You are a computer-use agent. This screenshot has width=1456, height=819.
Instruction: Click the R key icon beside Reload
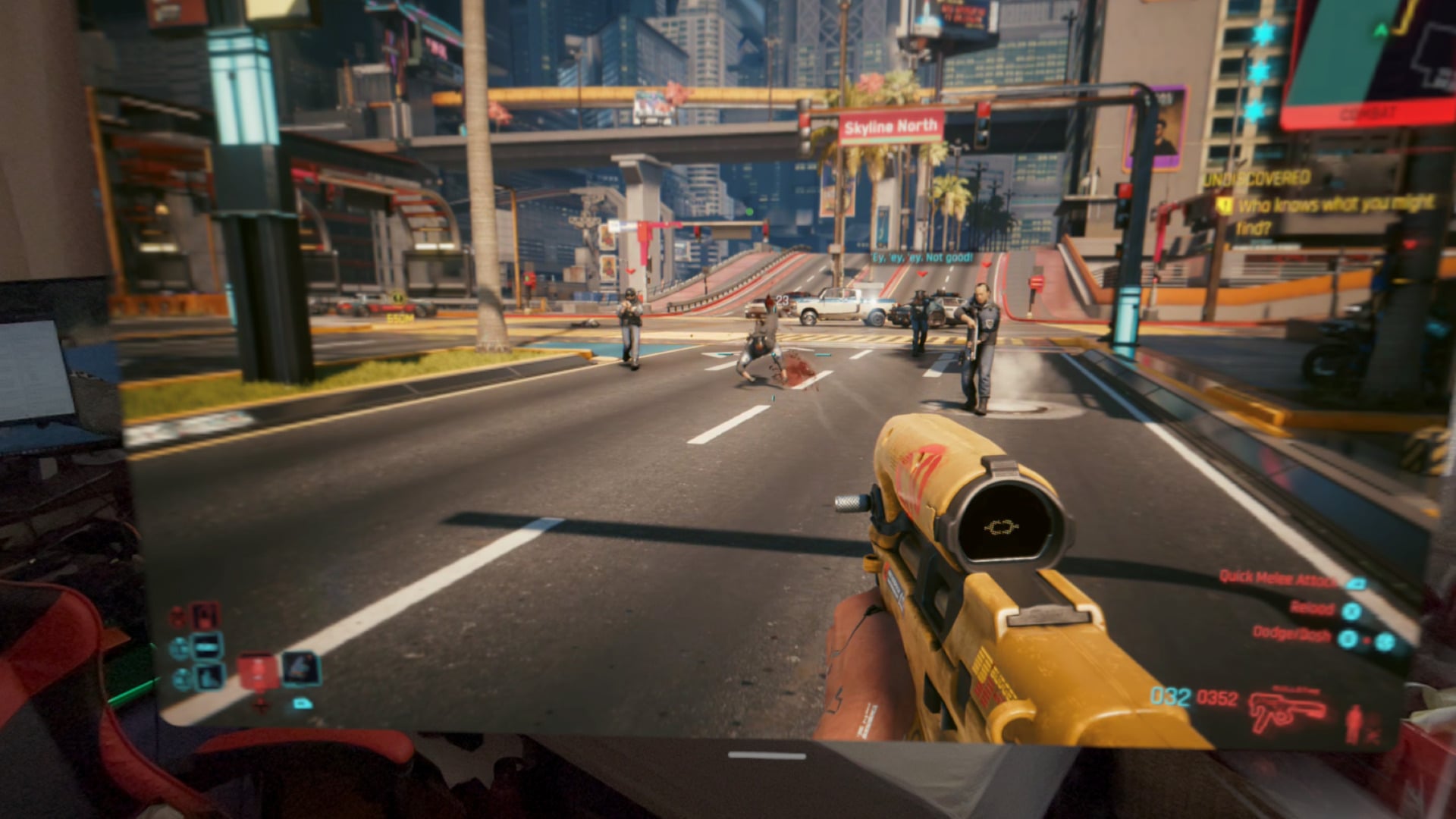[1351, 613]
